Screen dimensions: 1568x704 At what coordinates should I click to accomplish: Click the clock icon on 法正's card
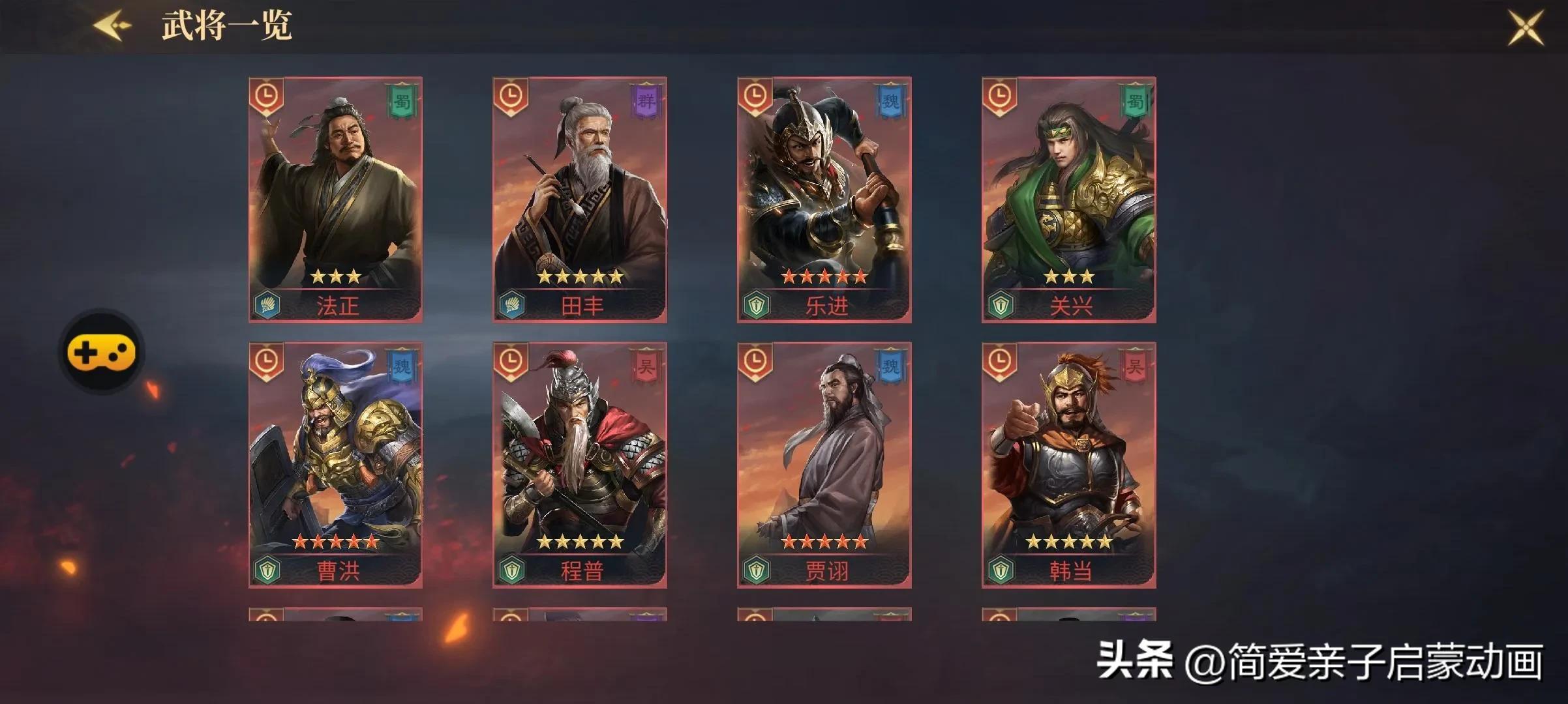(x=266, y=95)
